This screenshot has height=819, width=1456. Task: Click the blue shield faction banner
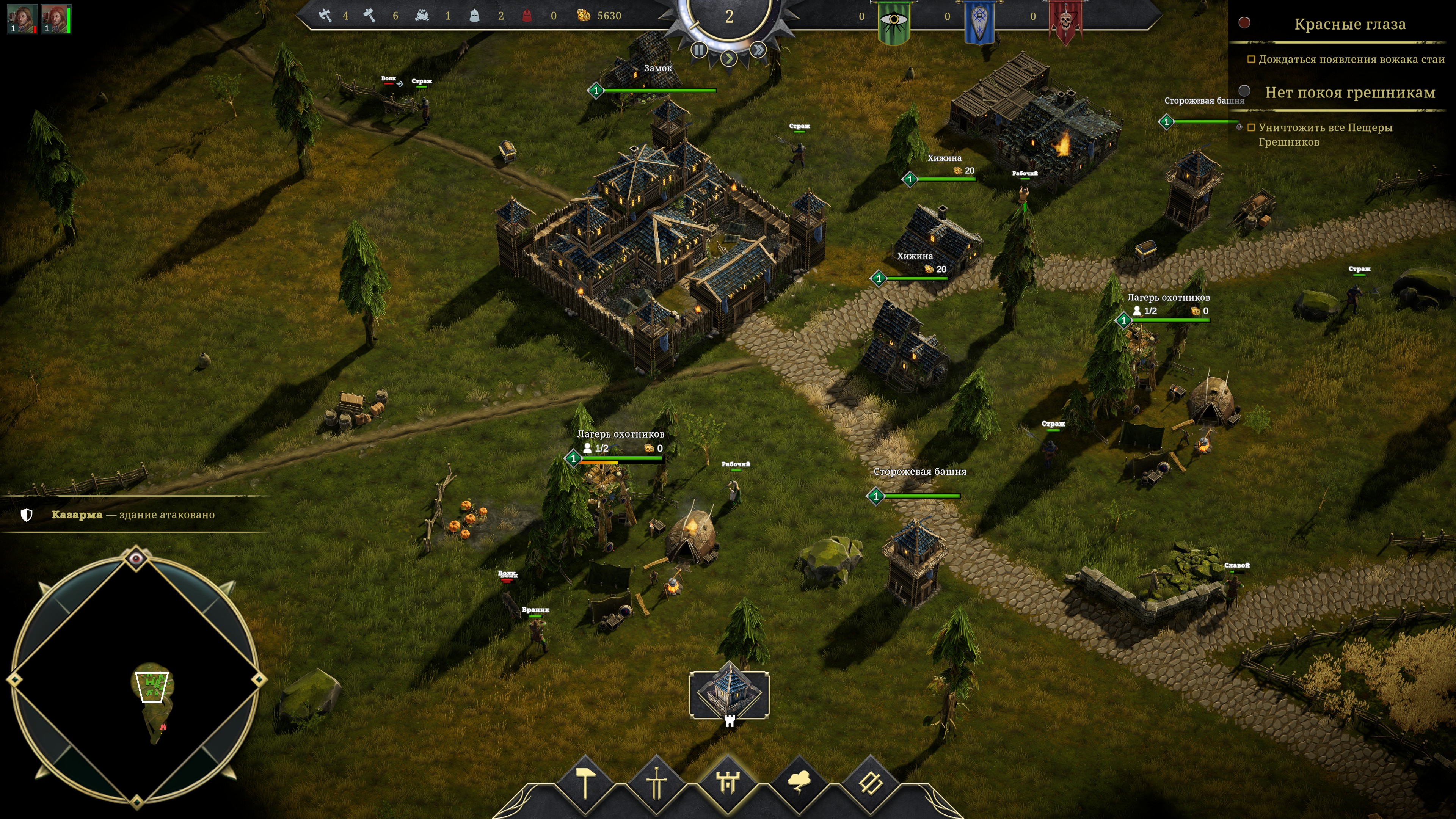coord(979,23)
